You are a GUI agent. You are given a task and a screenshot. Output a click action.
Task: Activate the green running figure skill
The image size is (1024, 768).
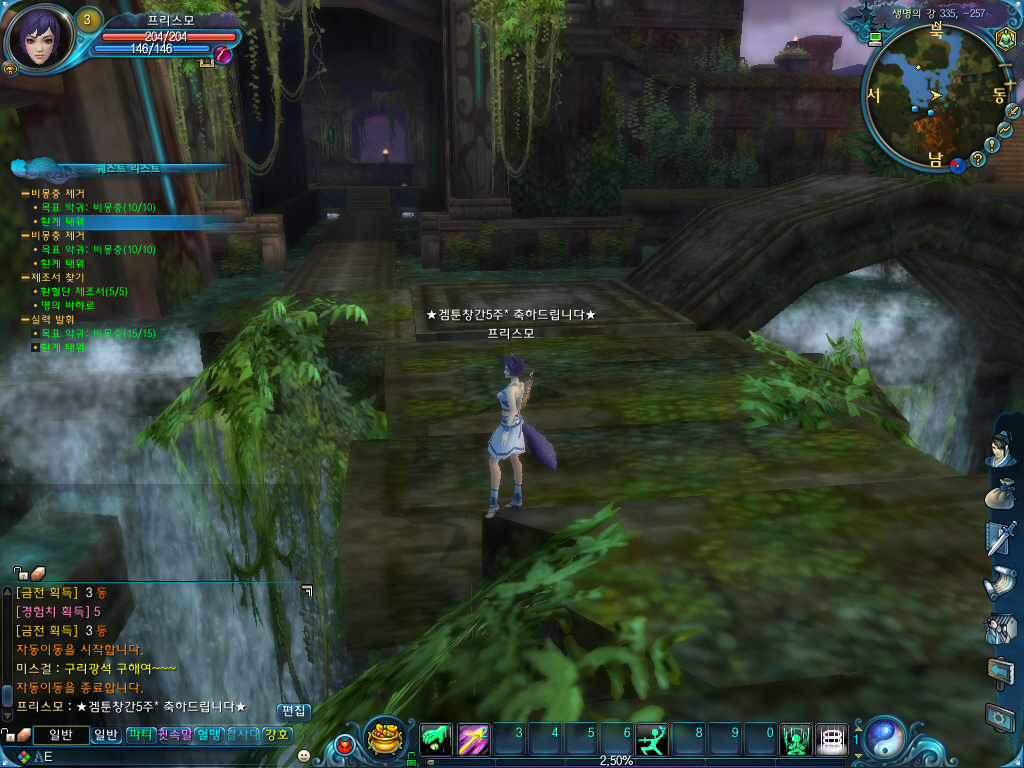click(x=652, y=739)
